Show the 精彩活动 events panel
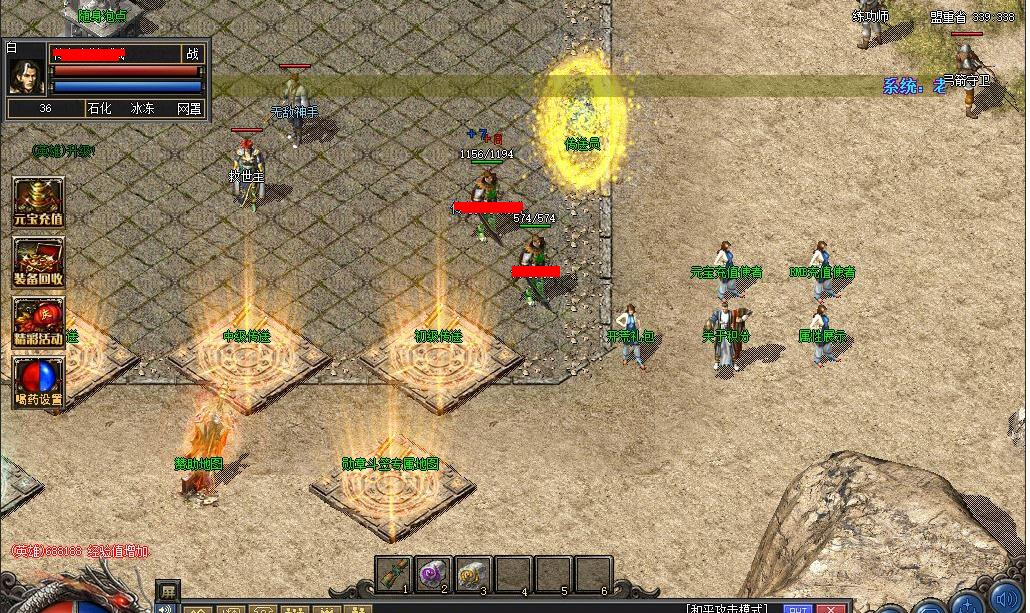Viewport: 1030px width, 613px height. pos(38,322)
